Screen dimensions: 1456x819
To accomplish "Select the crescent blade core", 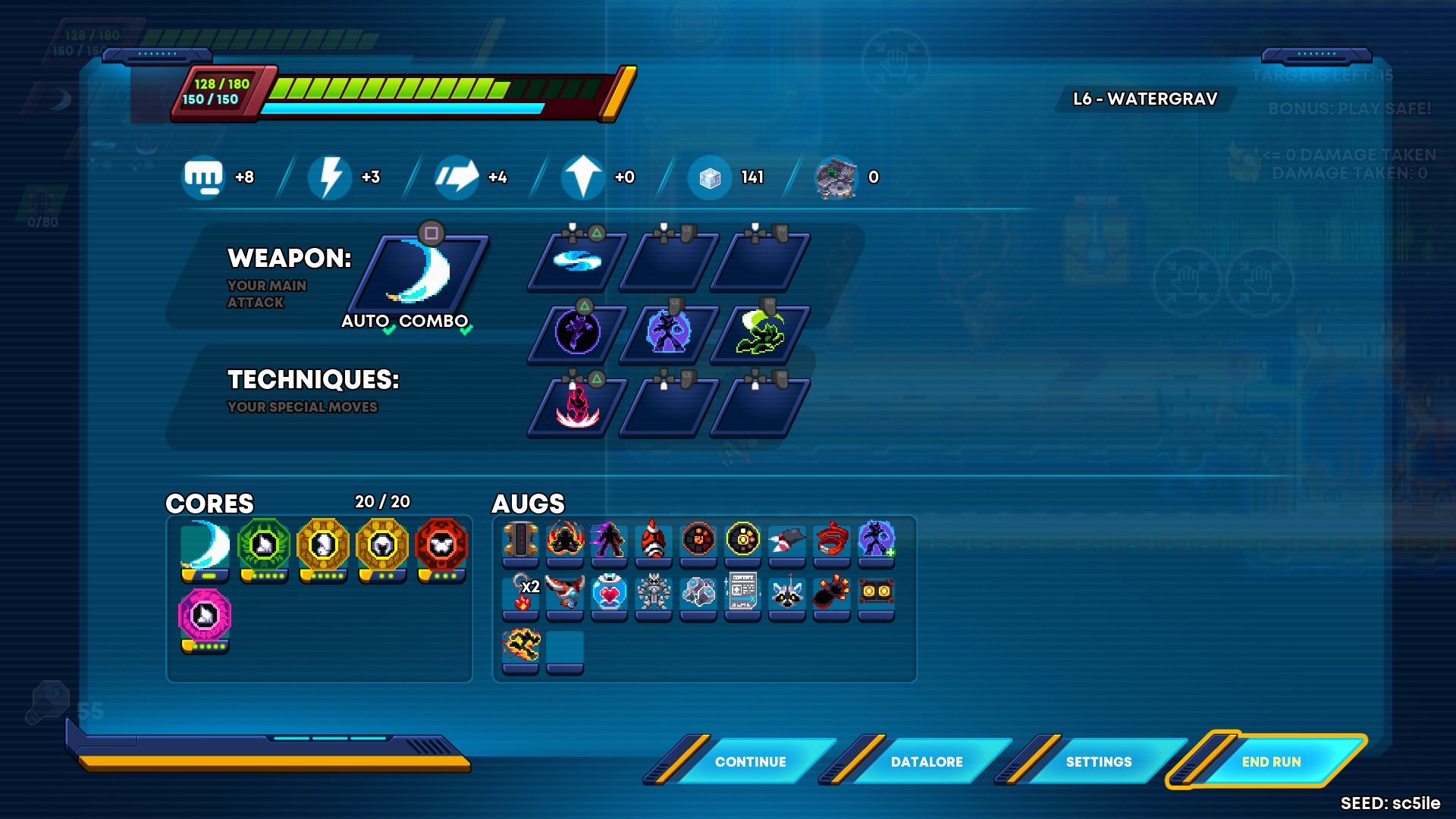I will pos(205,545).
